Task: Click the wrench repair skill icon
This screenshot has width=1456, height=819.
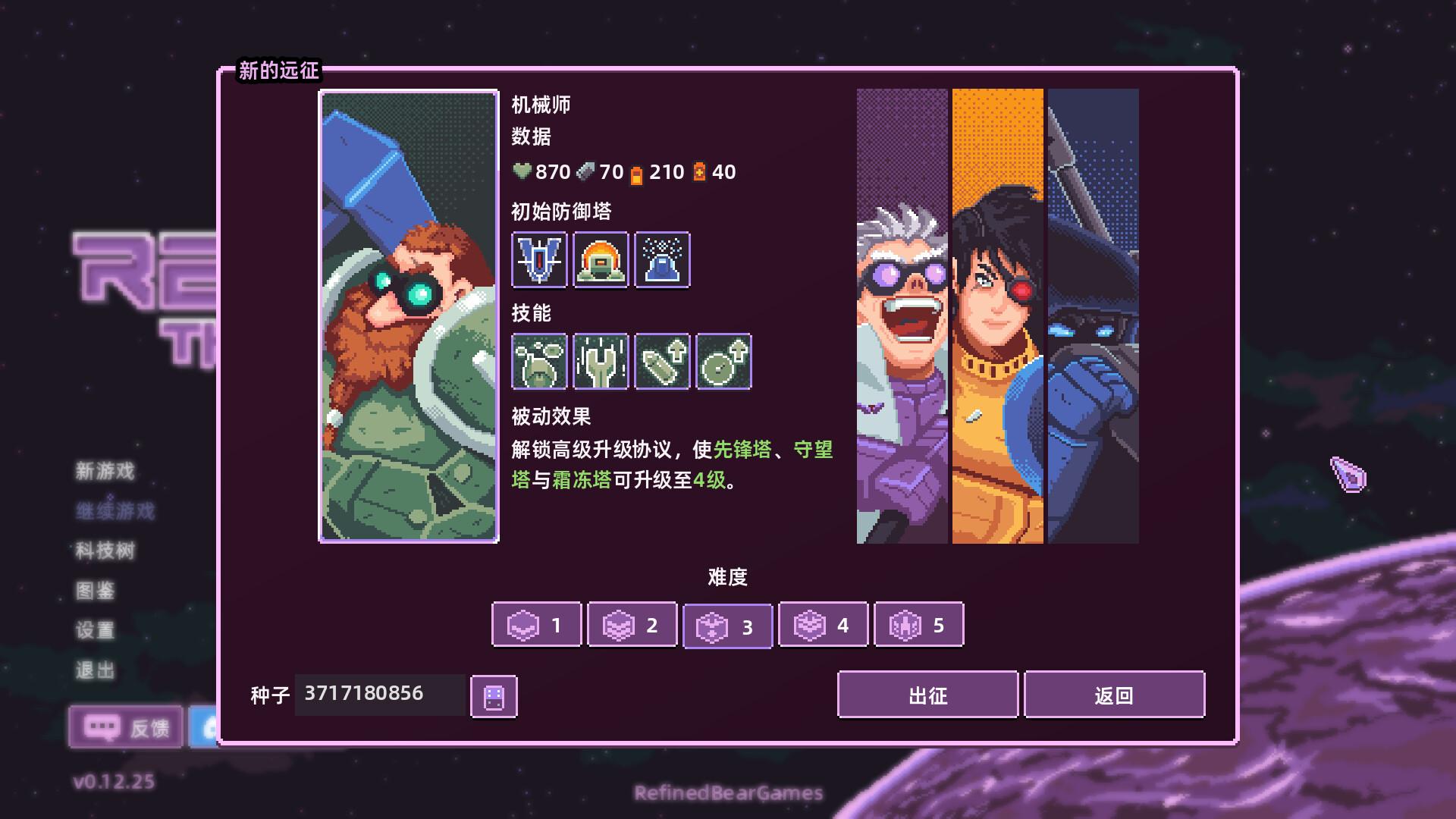Action: [599, 362]
